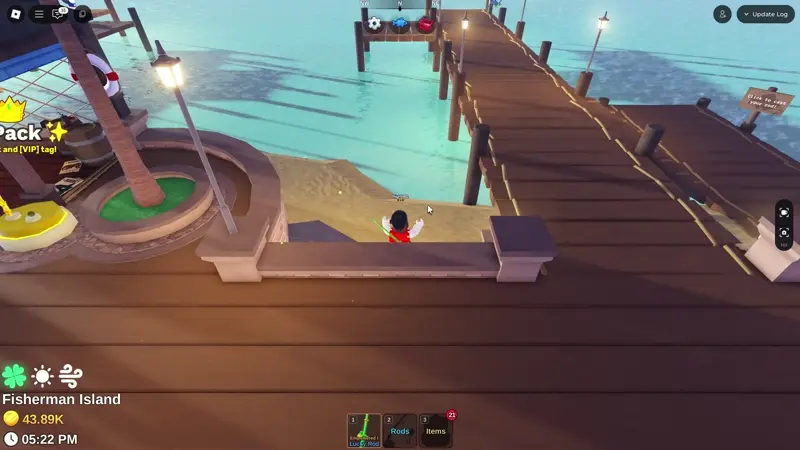Open the hamburger list menu
This screenshot has height=450, width=800.
tap(38, 14)
